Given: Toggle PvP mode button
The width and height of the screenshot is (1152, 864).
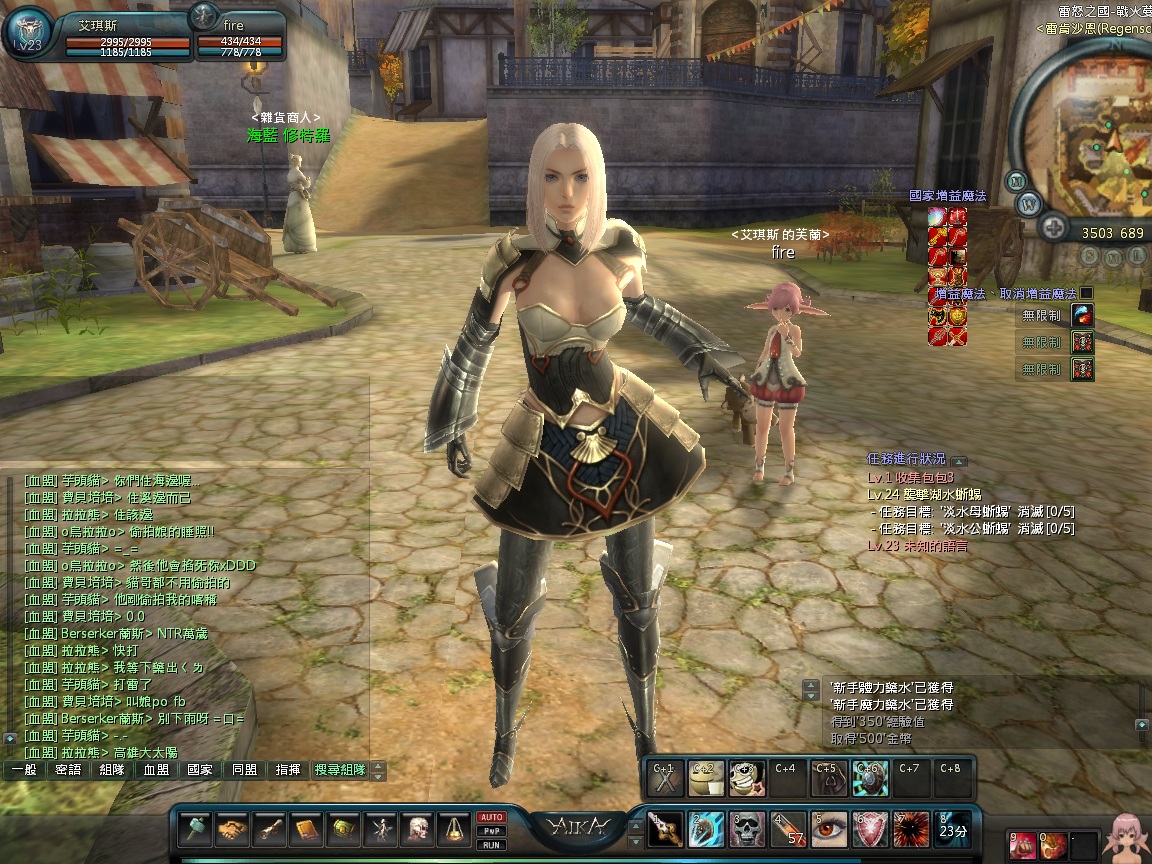Looking at the screenshot, I should point(491,831).
